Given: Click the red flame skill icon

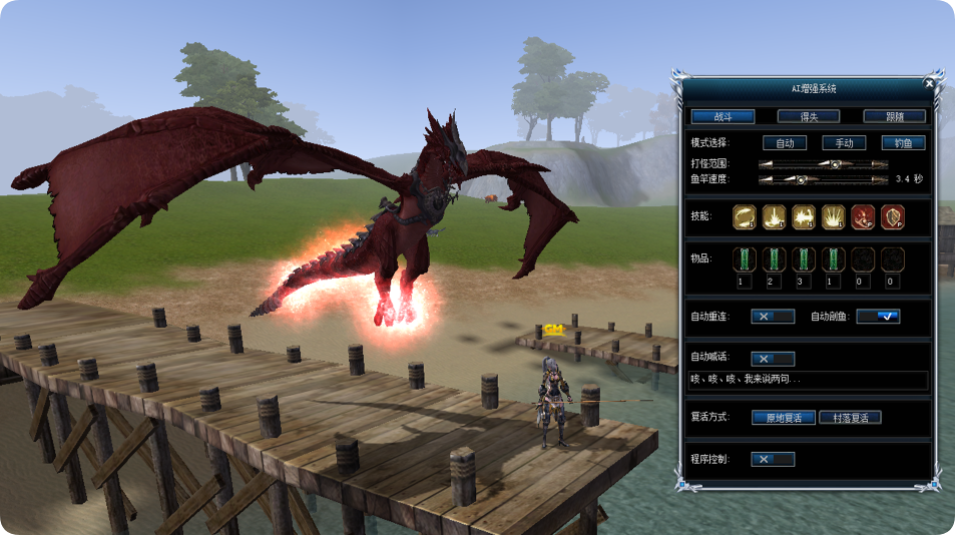Looking at the screenshot, I should point(862,216).
